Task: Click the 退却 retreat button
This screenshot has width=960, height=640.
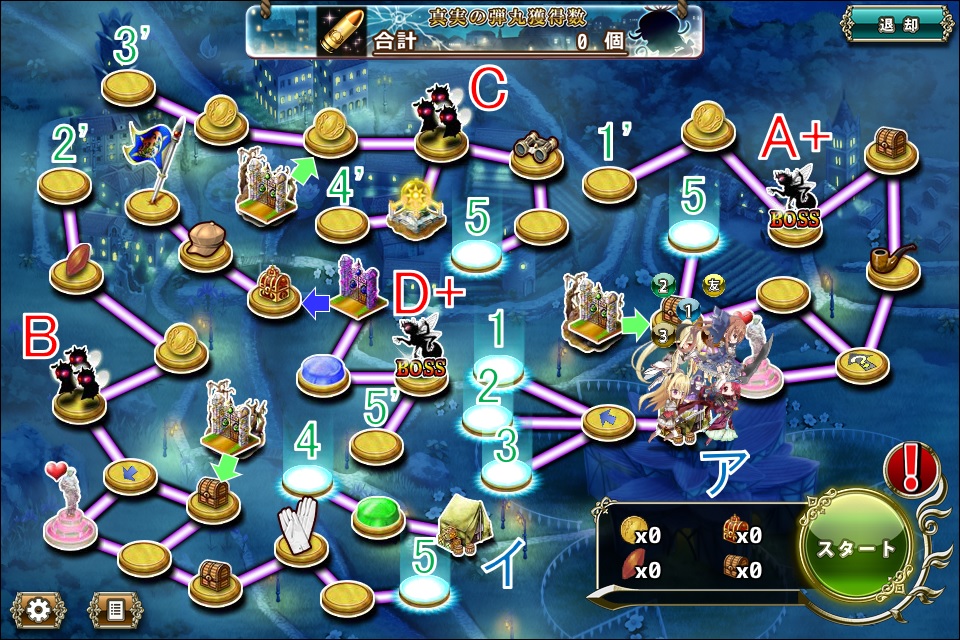Action: [895, 24]
